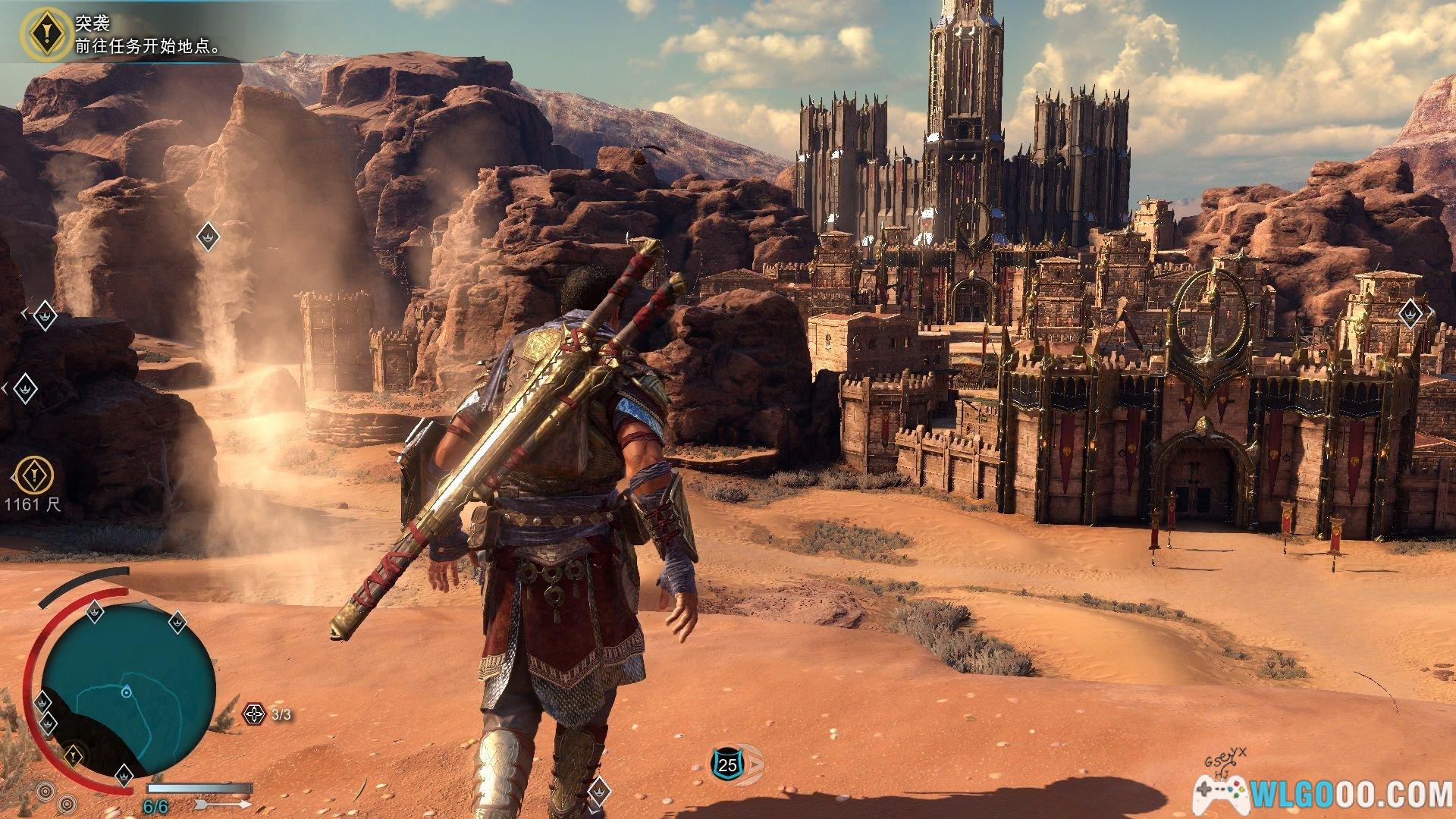Viewport: 1456px width, 819px height.
Task: Select the yellow quest marker on the minimap
Action: point(73,755)
